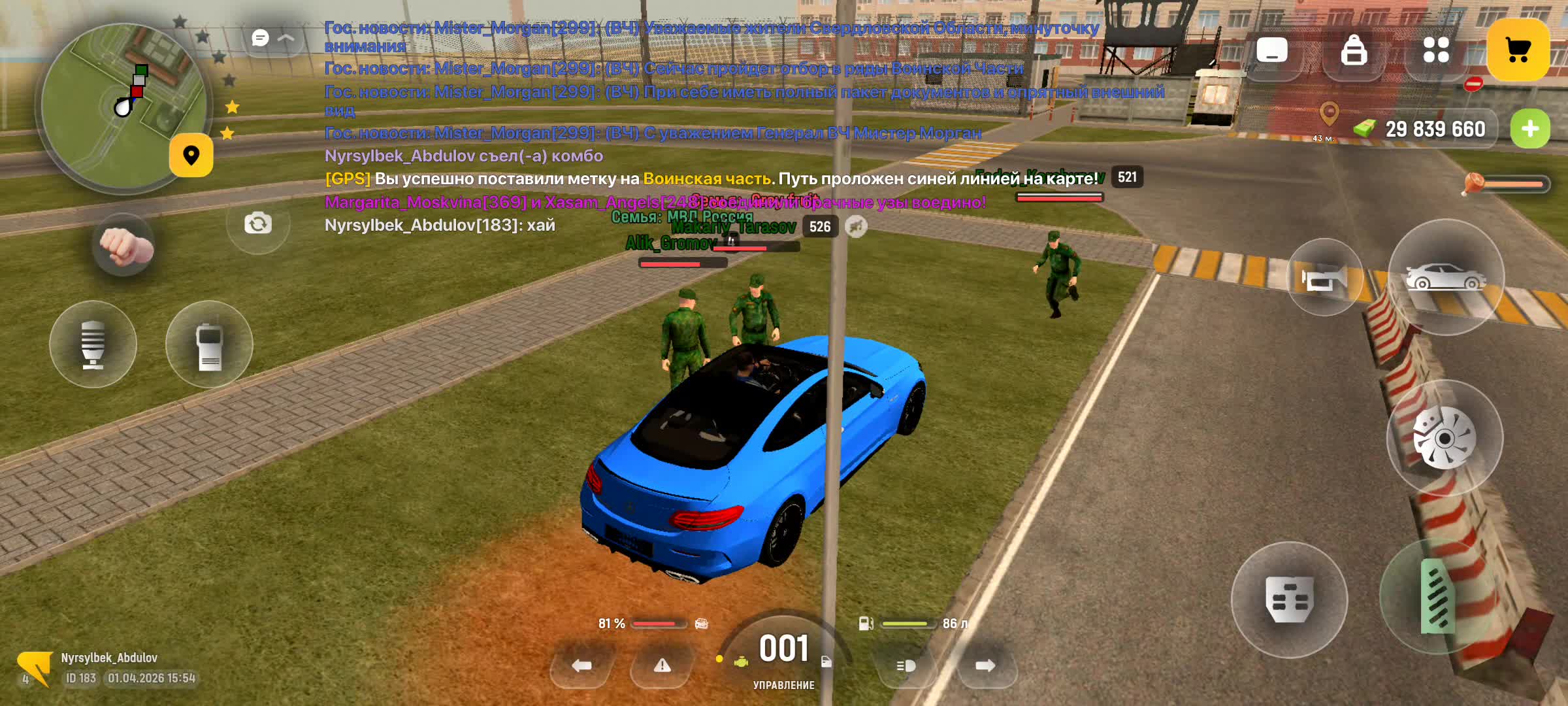1568x706 pixels.
Task: Tap the yellow GPS marker button
Action: 191,156
